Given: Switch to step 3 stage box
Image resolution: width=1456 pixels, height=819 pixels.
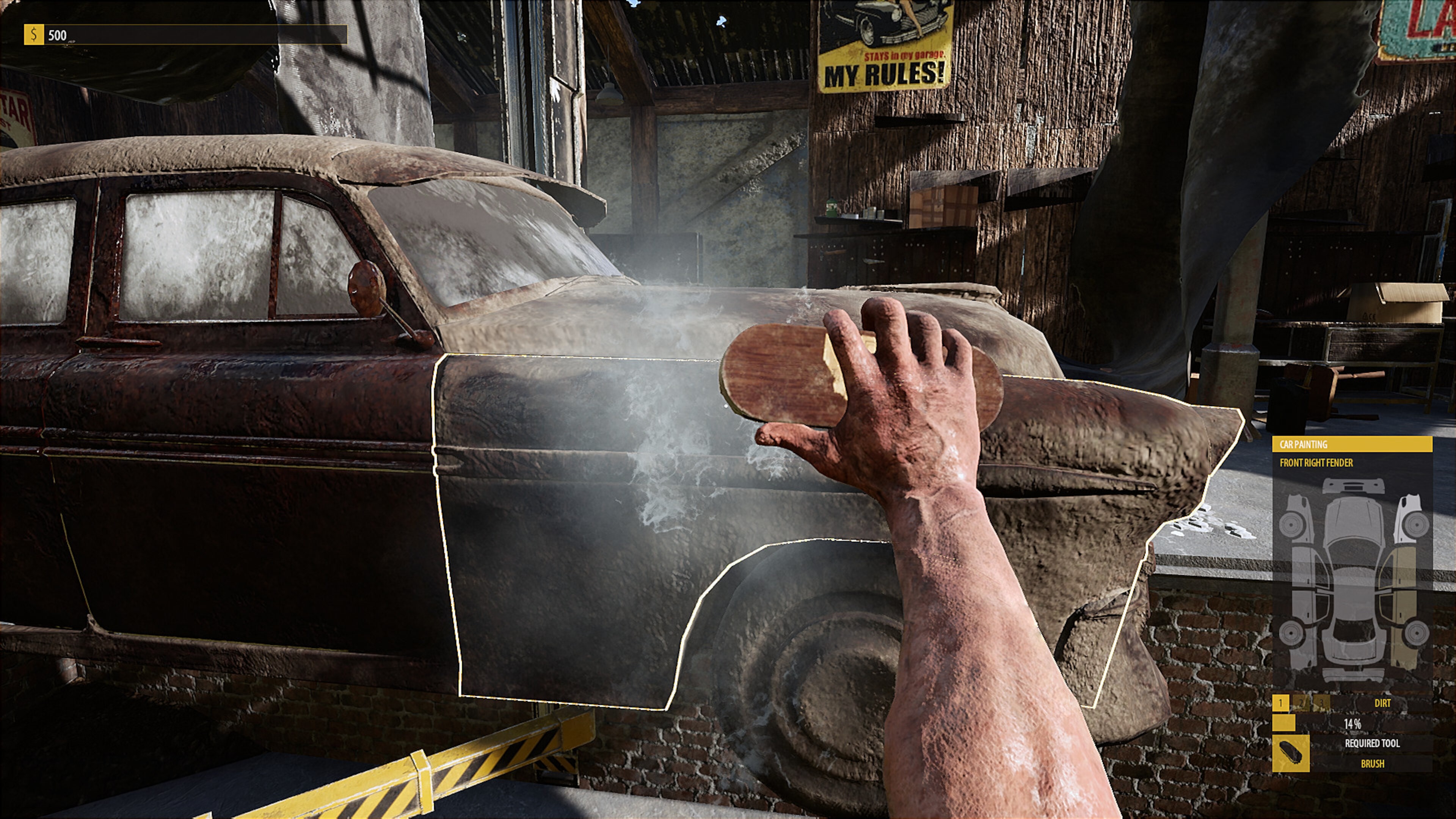Looking at the screenshot, I should [x=1321, y=703].
